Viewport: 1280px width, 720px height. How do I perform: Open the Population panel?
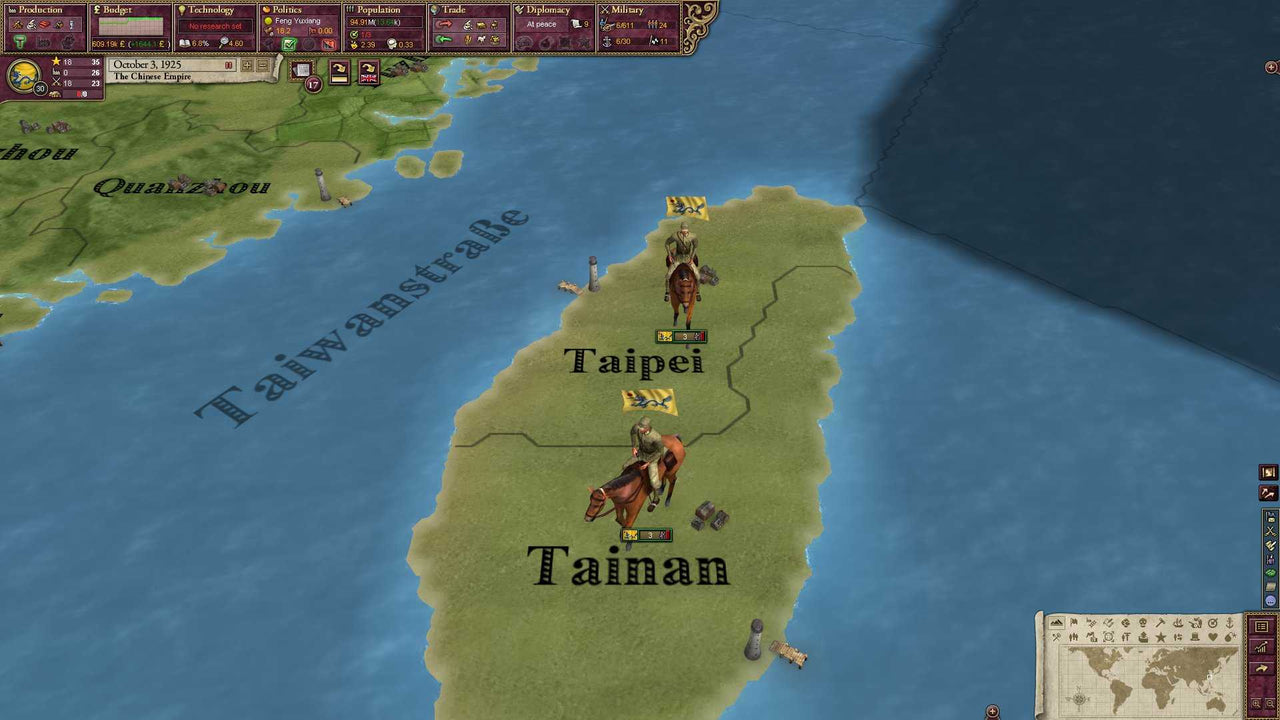[x=375, y=9]
